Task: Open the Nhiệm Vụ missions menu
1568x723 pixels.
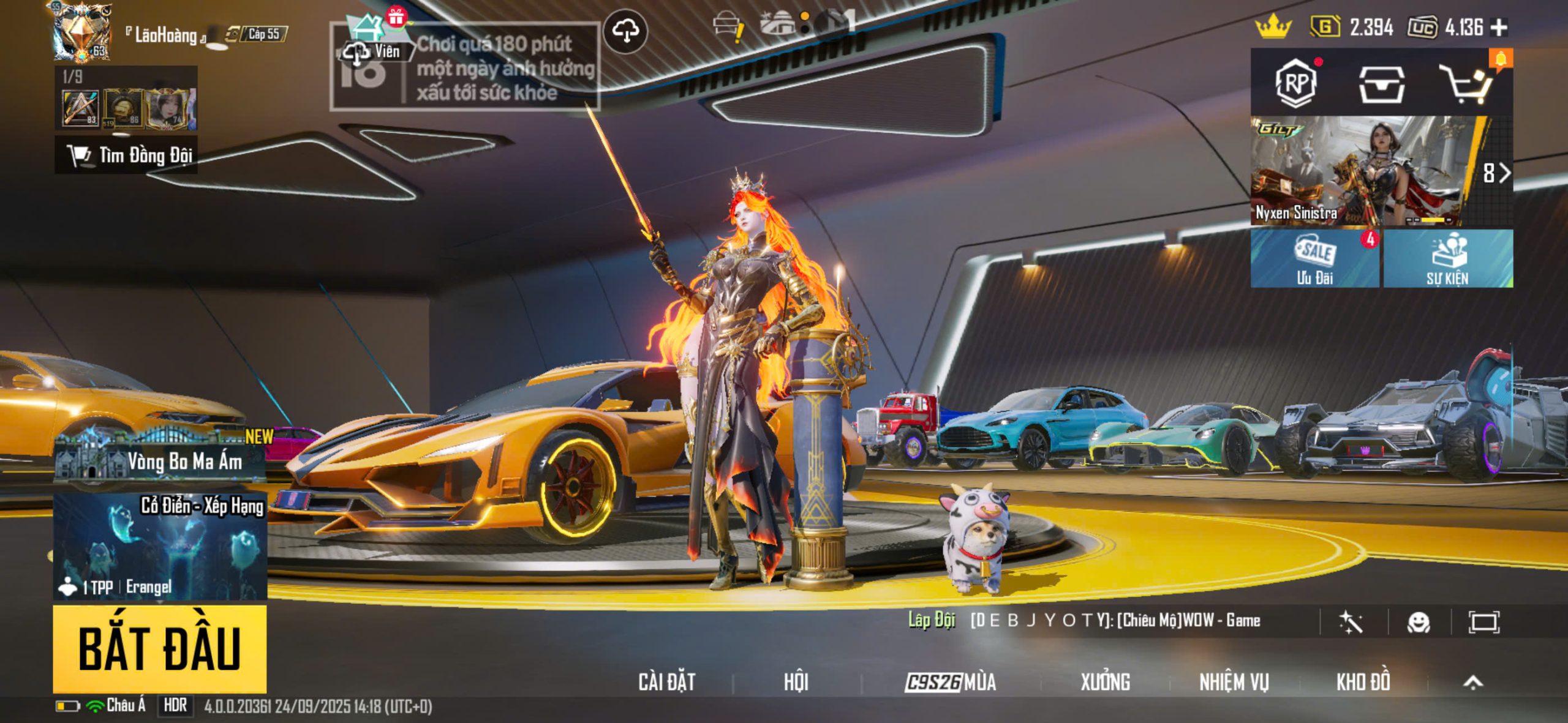Action: click(1234, 682)
